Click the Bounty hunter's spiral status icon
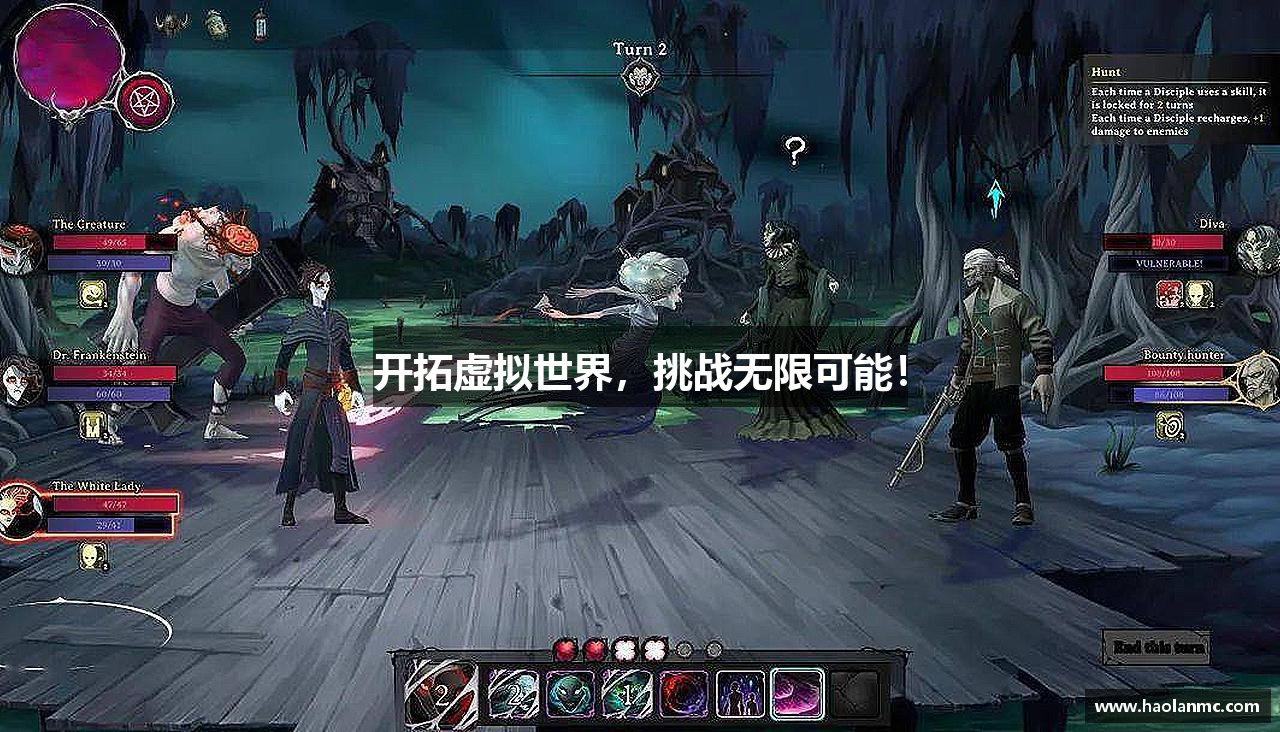 [1169, 424]
